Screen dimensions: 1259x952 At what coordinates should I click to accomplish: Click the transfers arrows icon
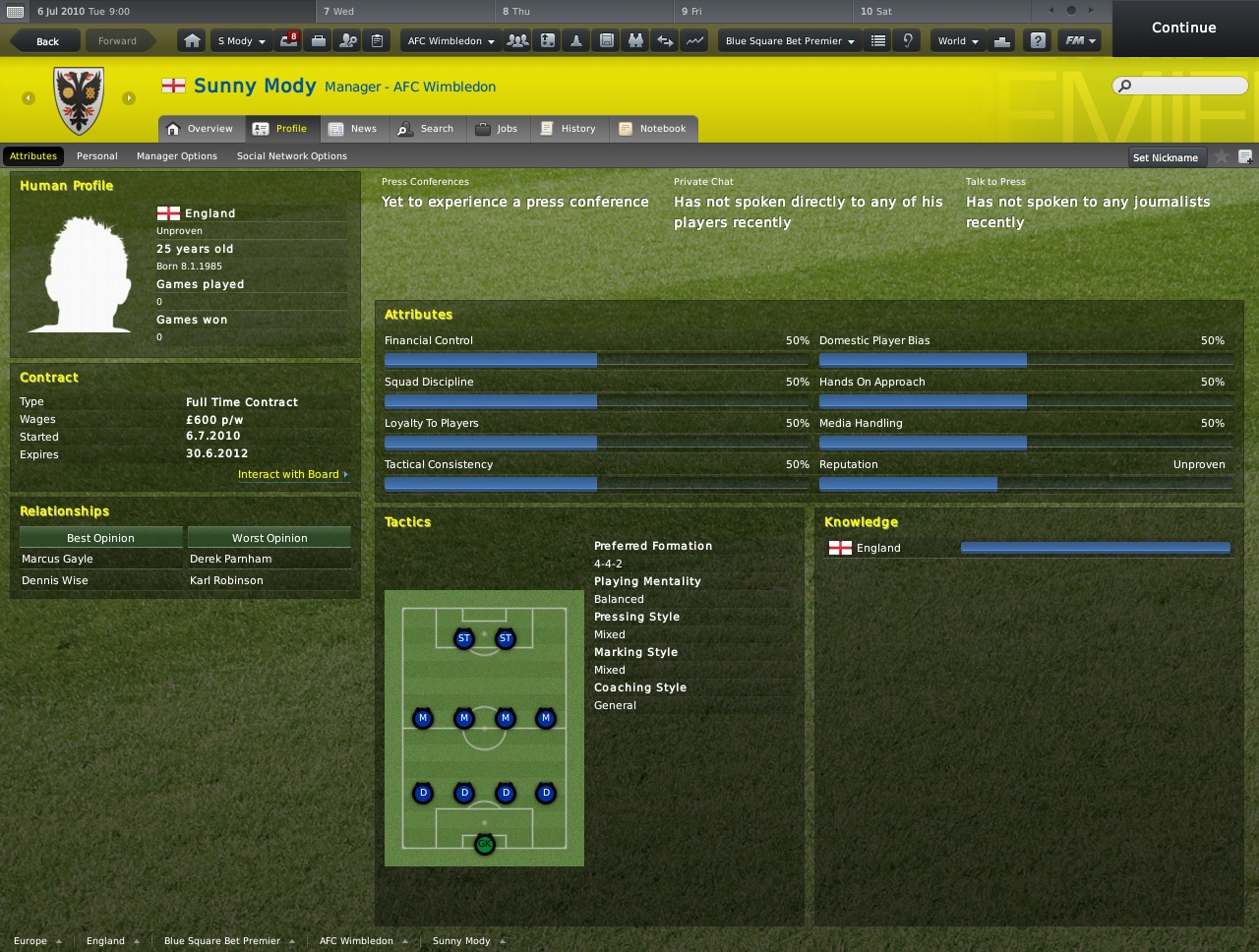tap(665, 40)
